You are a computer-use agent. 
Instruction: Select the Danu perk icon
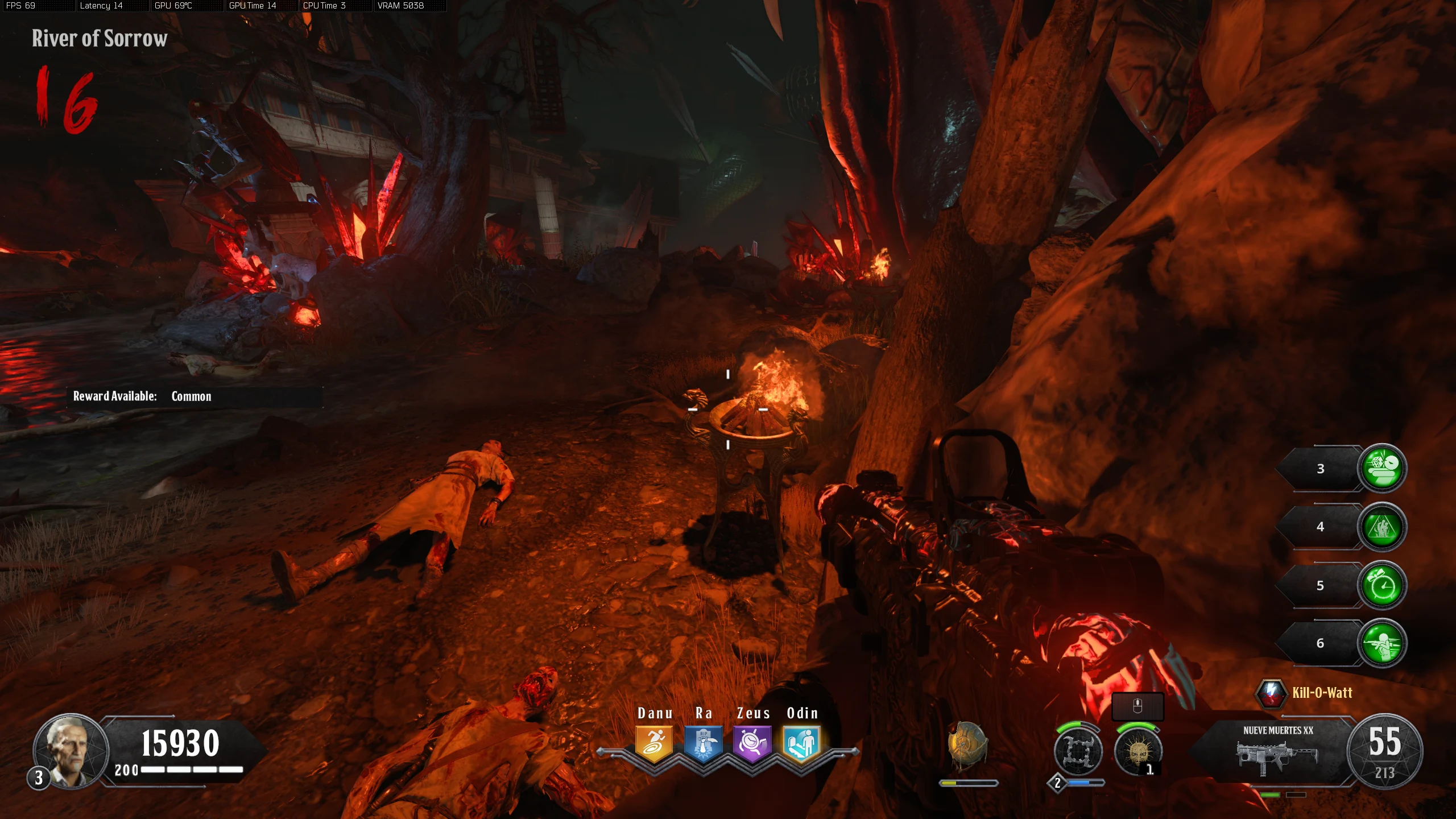tap(654, 743)
